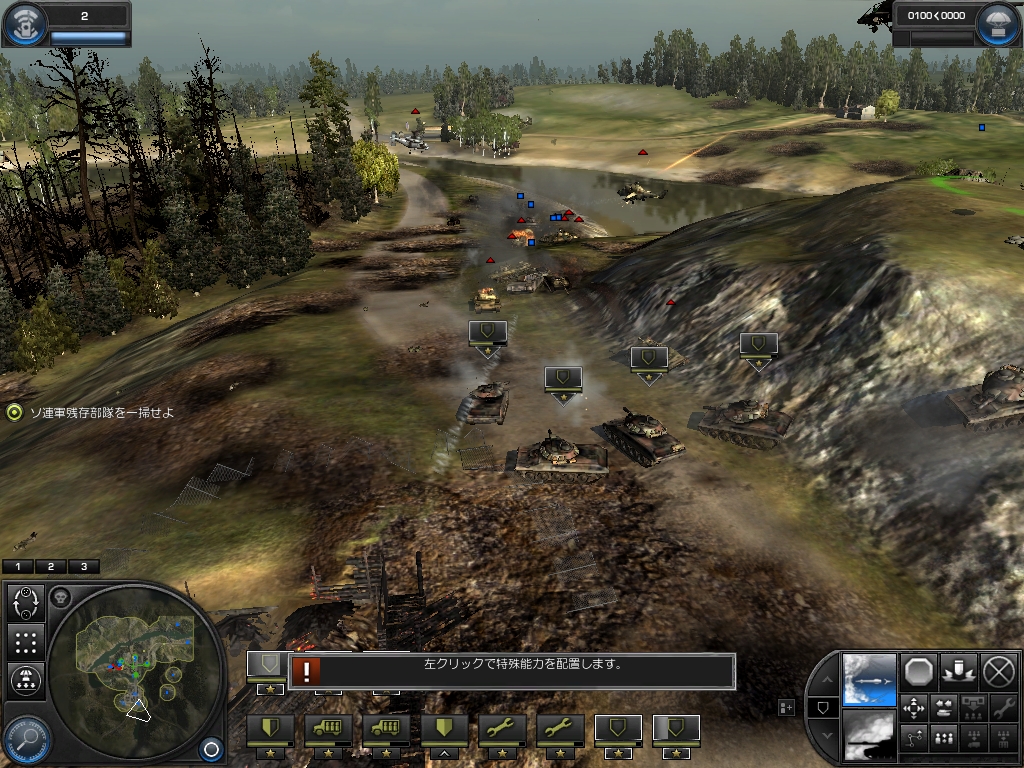The image size is (1024, 768).
Task: Activate the missile offensive special ability
Action: coord(869,679)
